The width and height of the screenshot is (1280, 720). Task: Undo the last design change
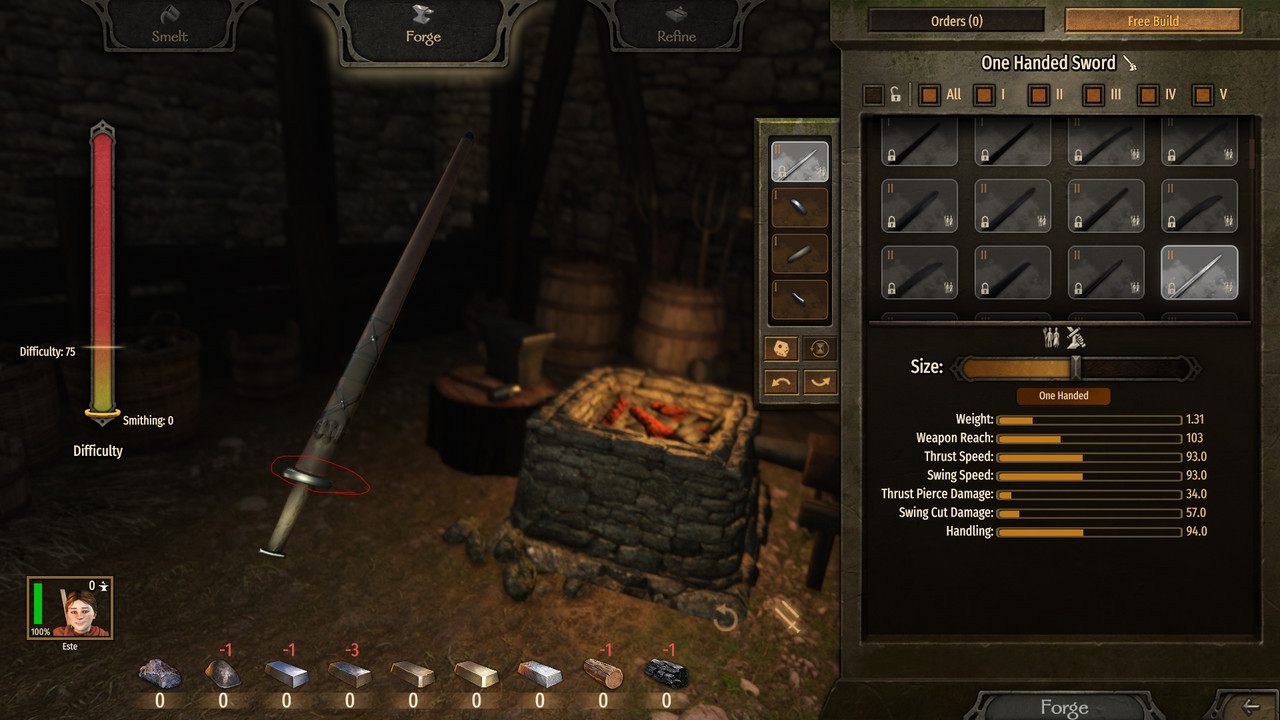point(781,382)
